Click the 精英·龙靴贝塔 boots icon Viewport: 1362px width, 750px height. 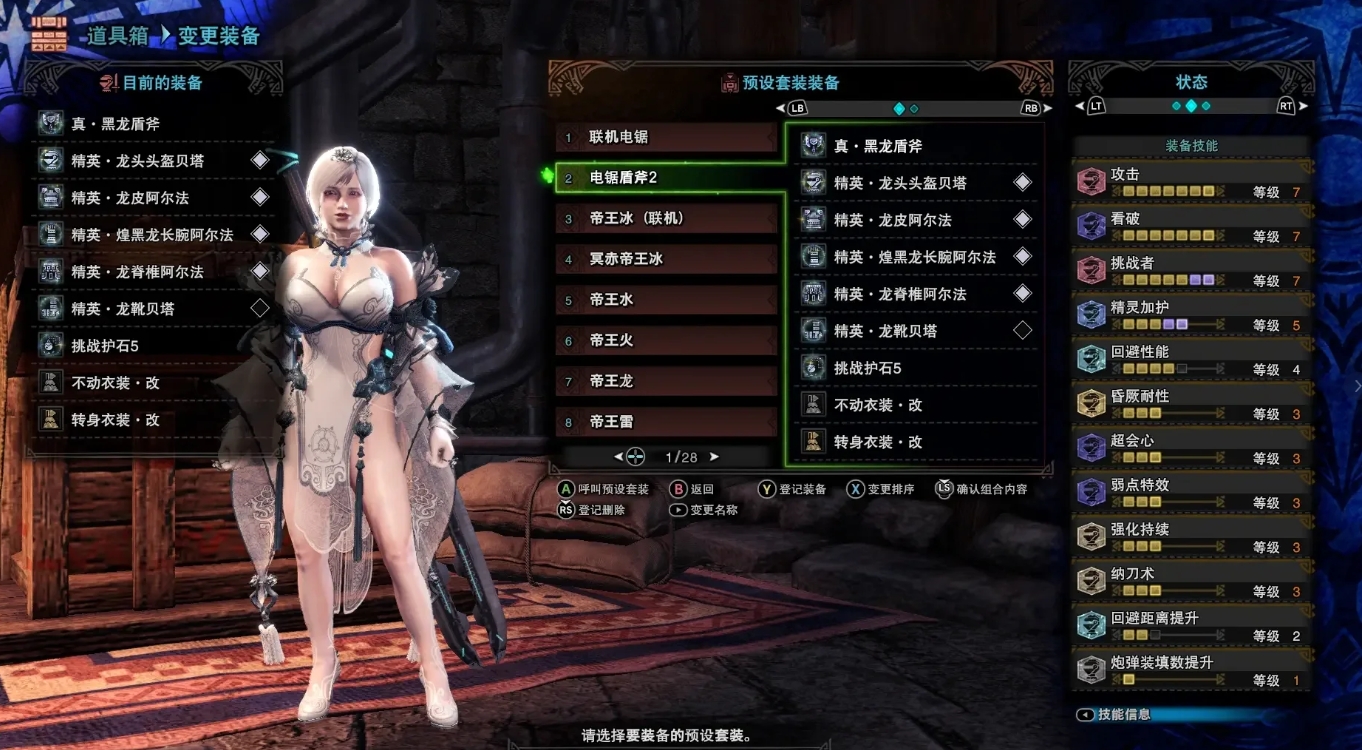[812, 330]
